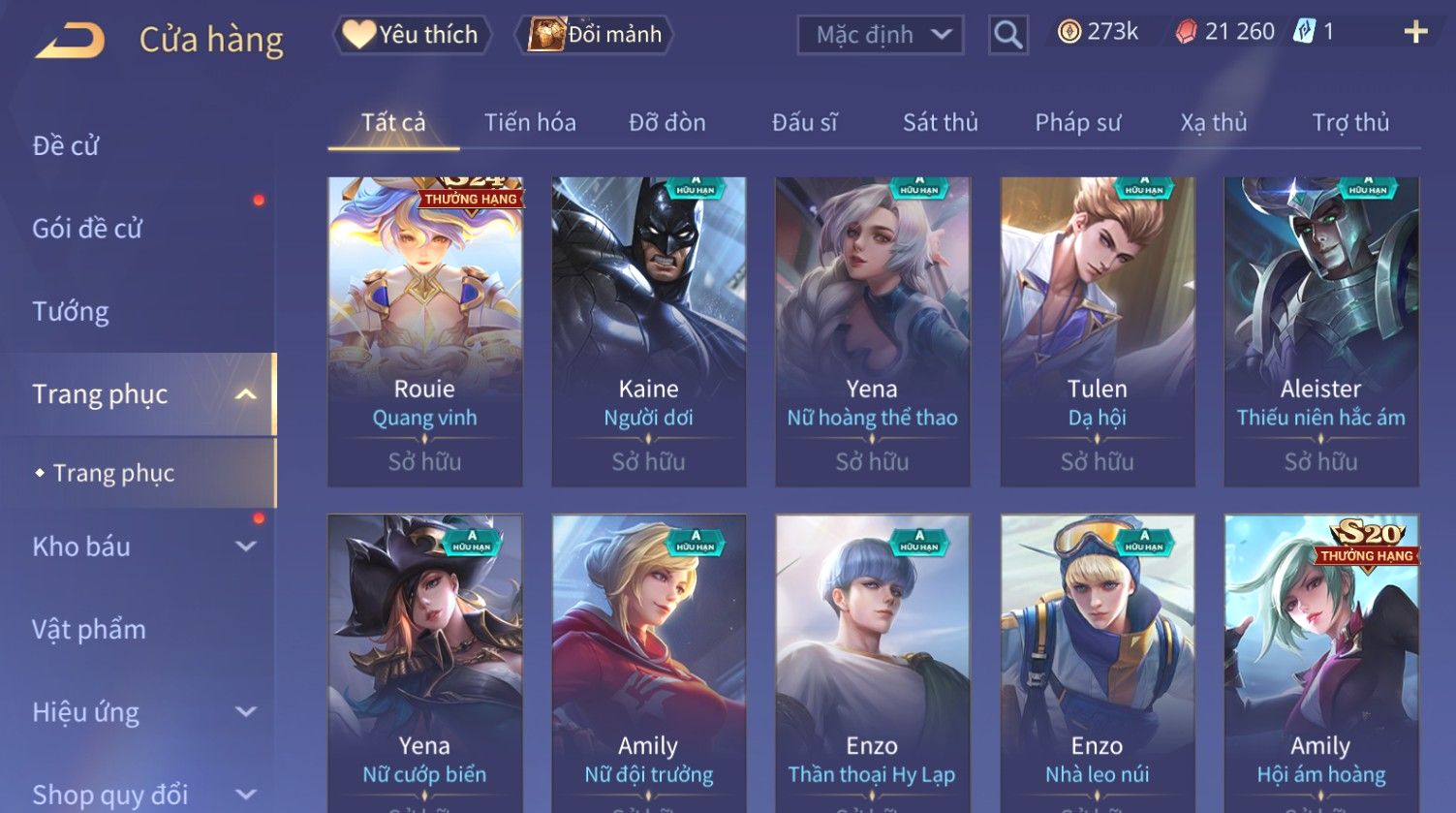Go back using the return arrow
The width and height of the screenshot is (1456, 813).
click(70, 41)
